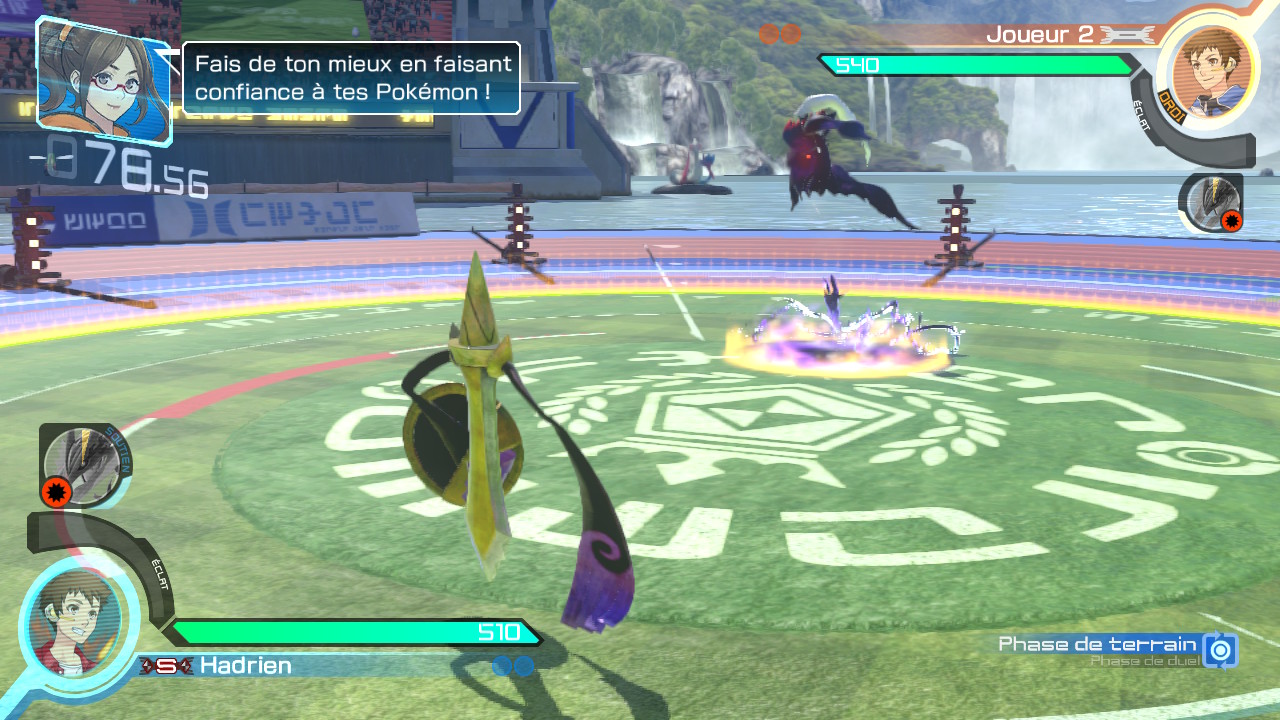
Task: Click Joueur 2's trainer portrait
Action: tap(1209, 68)
